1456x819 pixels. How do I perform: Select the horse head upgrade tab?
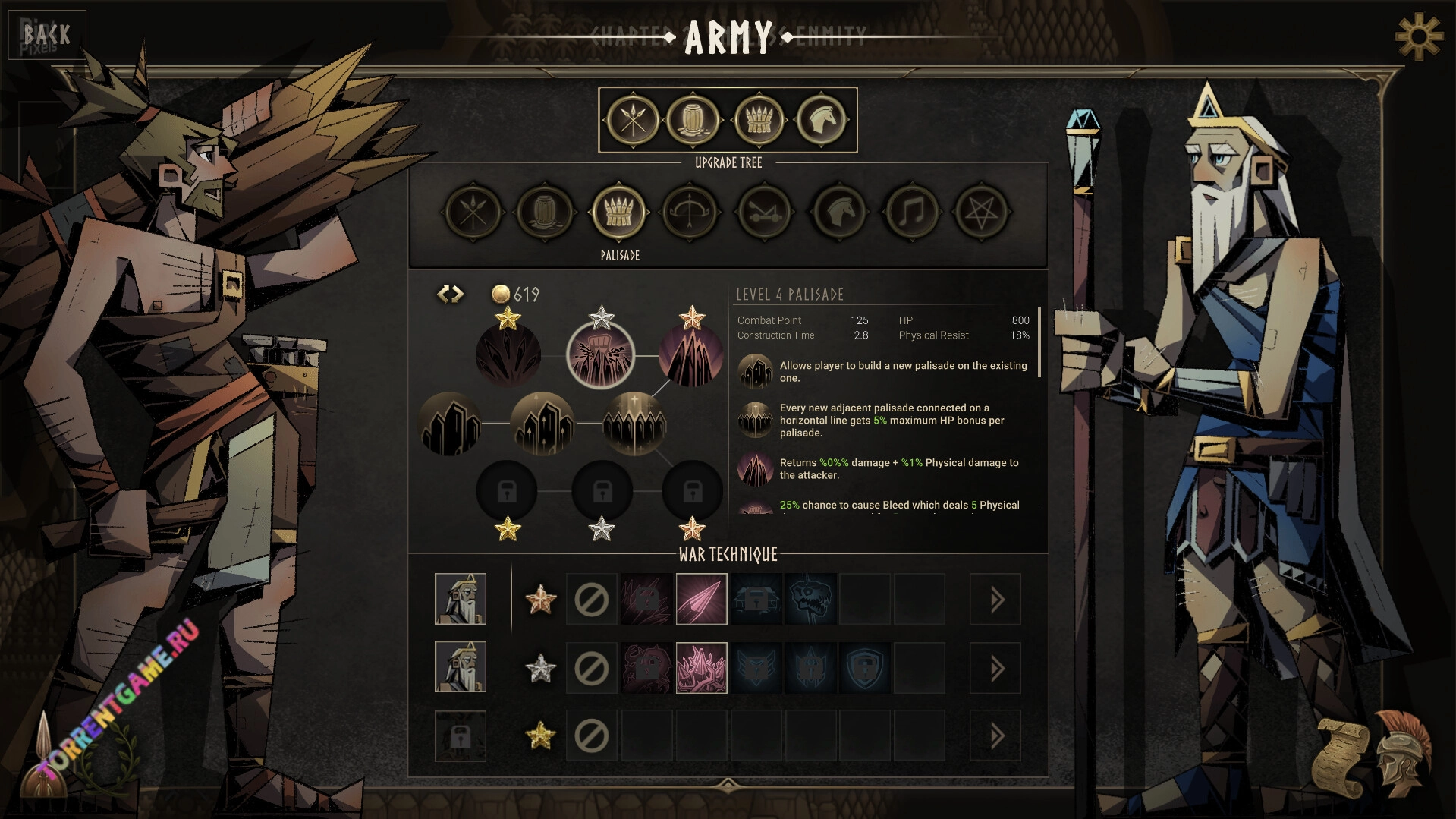pyautogui.click(x=837, y=213)
